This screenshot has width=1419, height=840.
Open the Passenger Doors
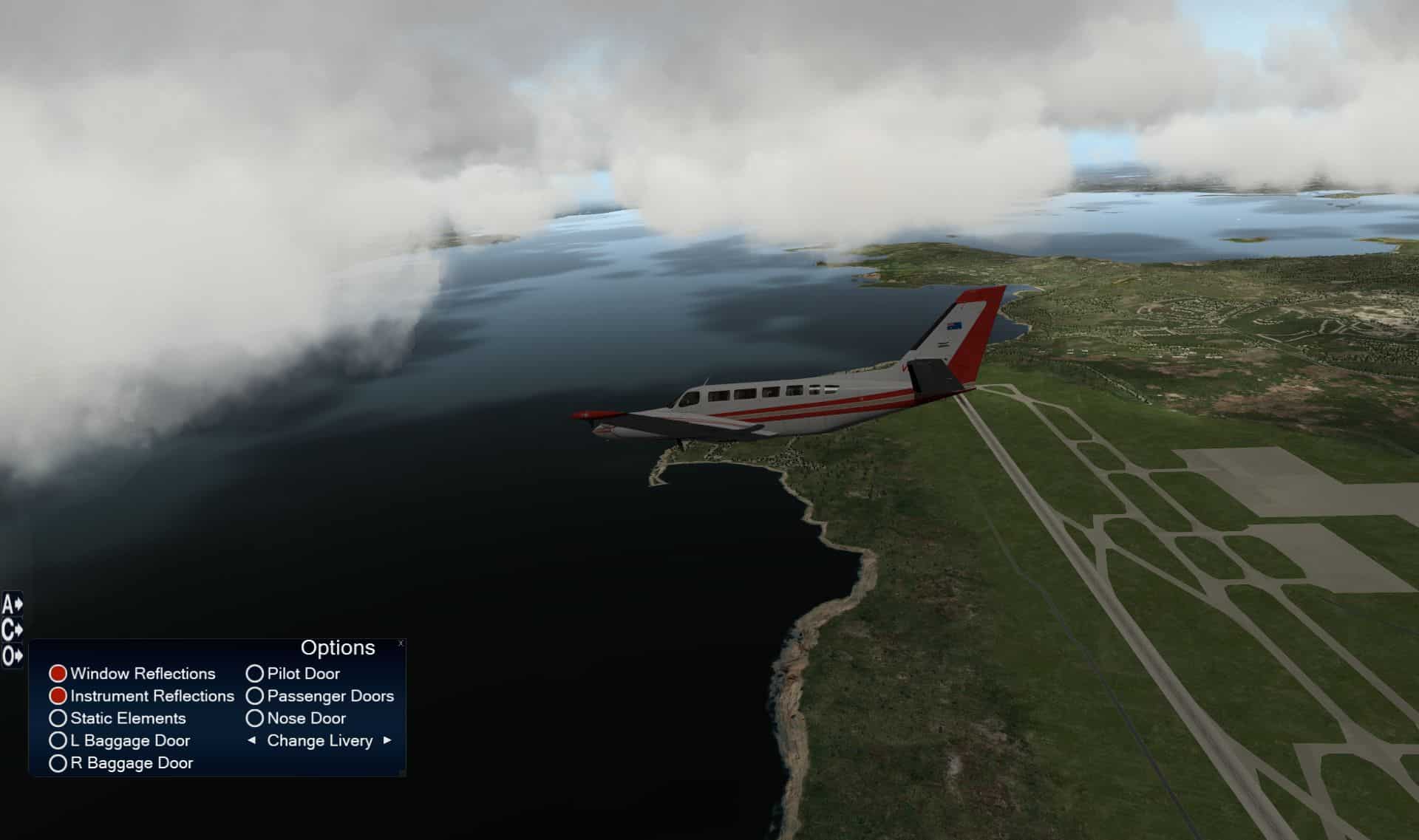tap(255, 696)
